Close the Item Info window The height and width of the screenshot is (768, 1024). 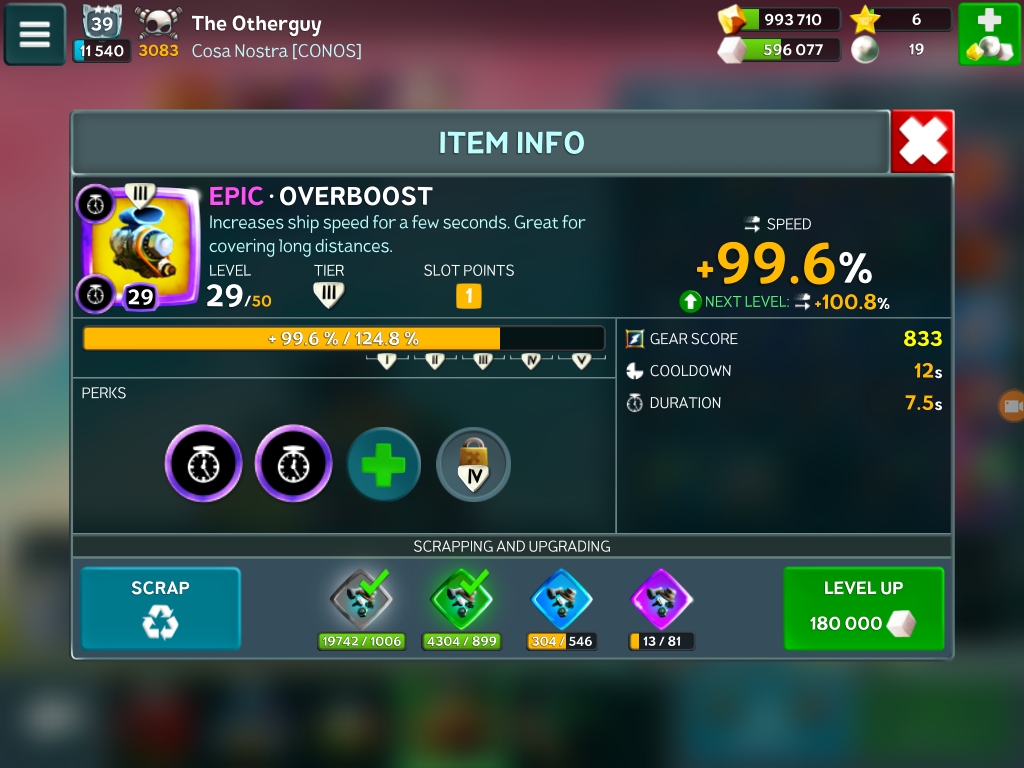(921, 142)
